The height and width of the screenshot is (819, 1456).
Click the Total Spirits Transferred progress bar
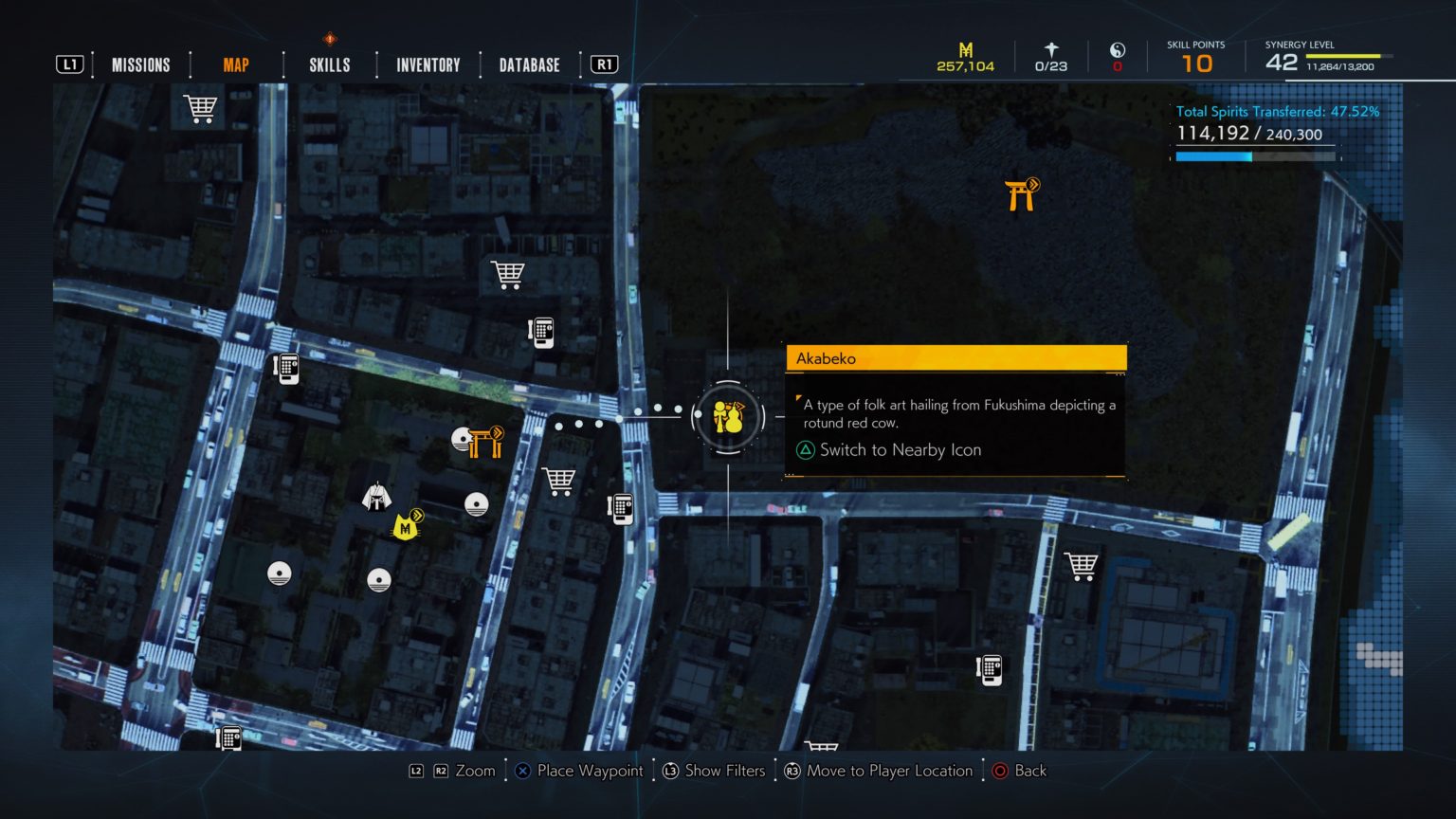pos(1256,156)
